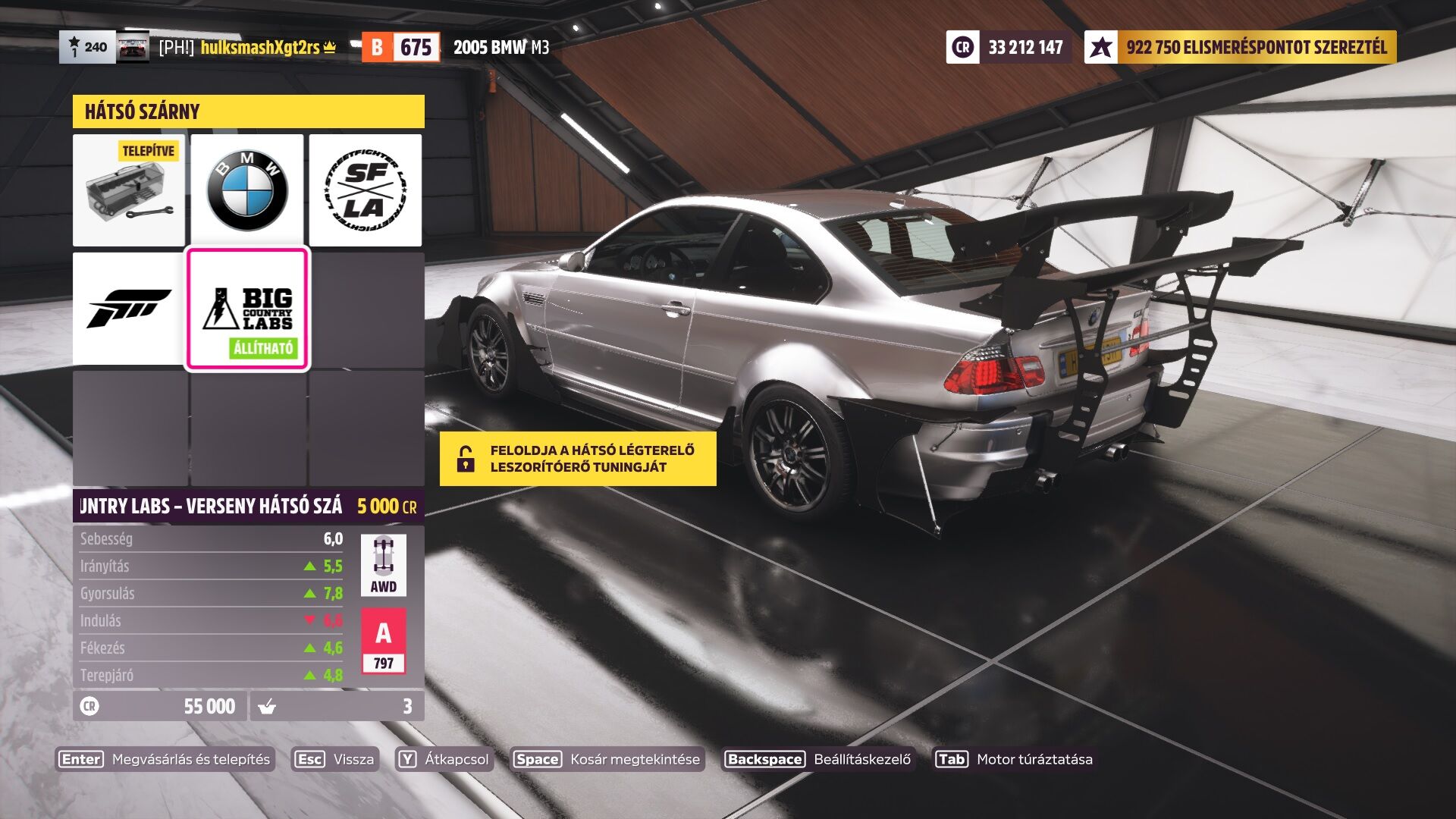This screenshot has height=819, width=1456.
Task: Go back with the Vissza button
Action: coord(334,759)
